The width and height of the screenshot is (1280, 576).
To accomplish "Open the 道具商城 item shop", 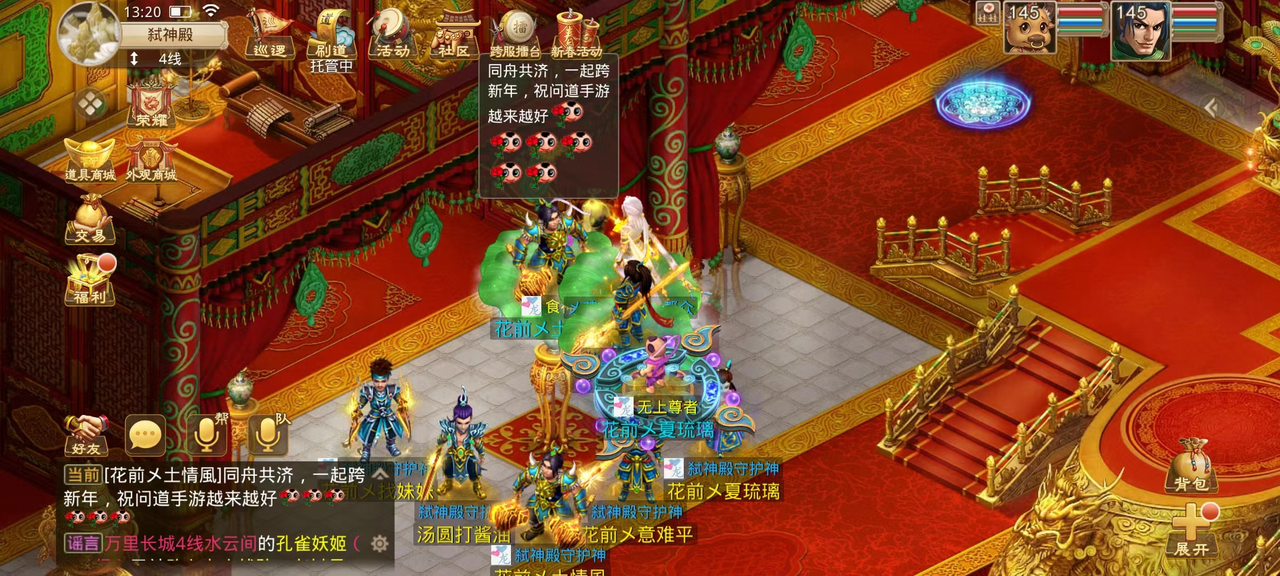I will (90, 160).
